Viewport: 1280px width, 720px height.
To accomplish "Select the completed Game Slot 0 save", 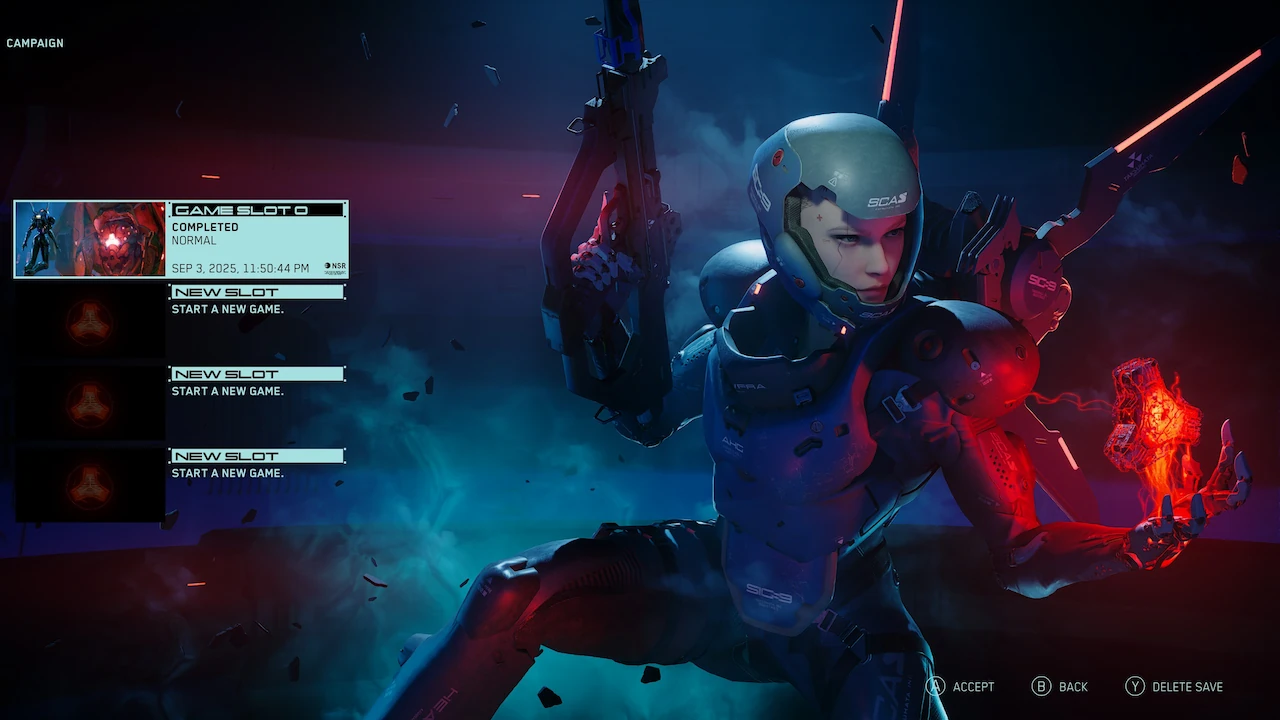I will click(x=181, y=239).
